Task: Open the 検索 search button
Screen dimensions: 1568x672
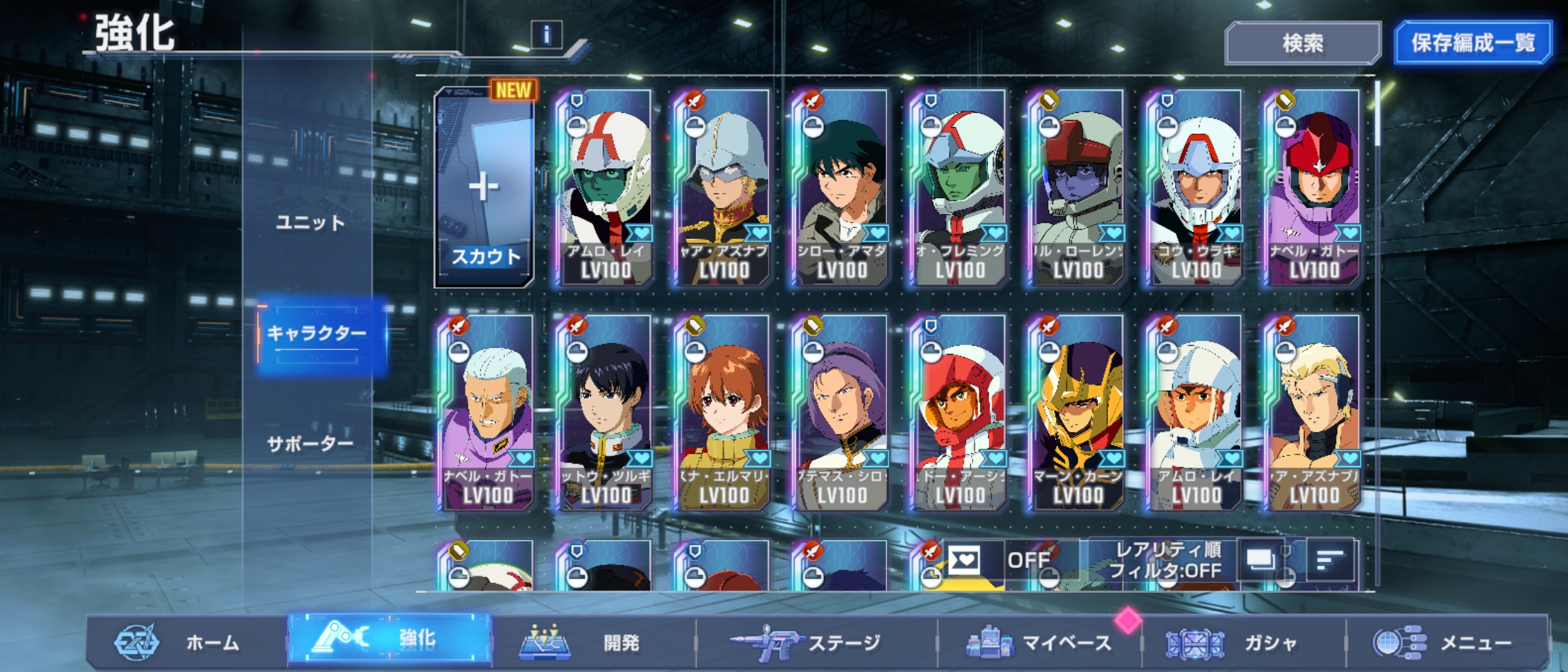Action: click(x=1302, y=43)
